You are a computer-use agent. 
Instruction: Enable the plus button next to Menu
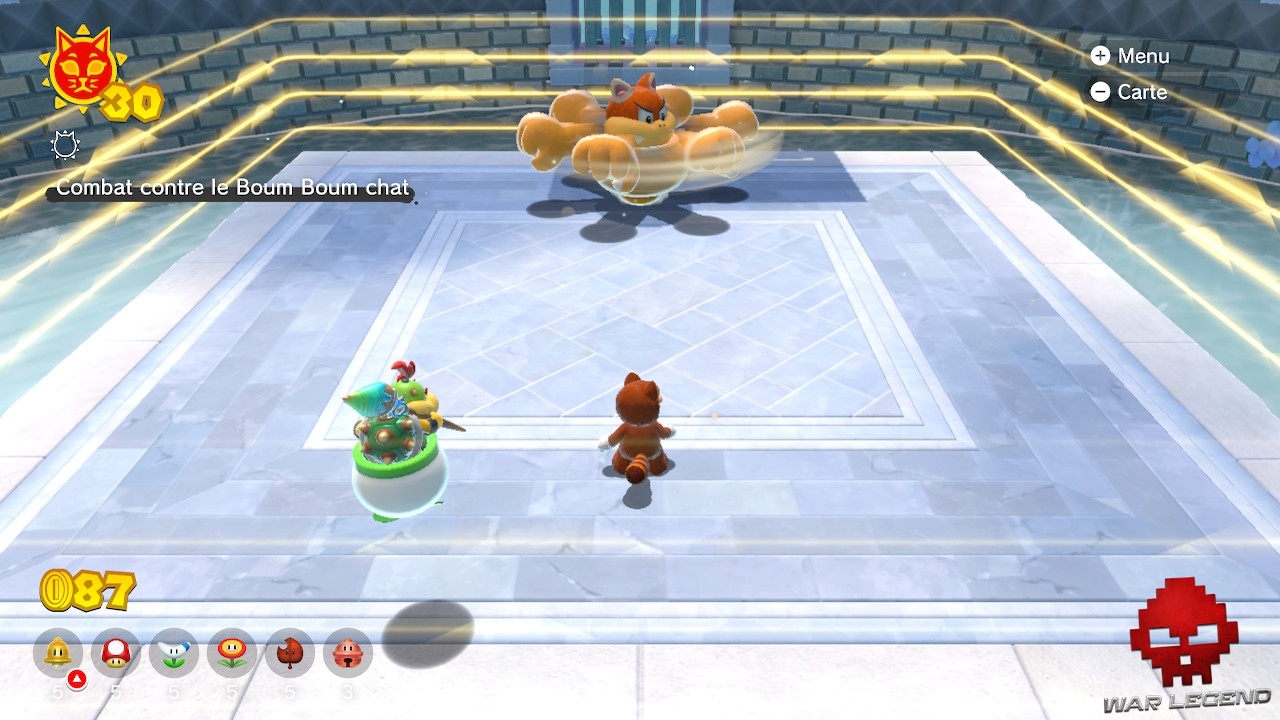[x=1100, y=56]
